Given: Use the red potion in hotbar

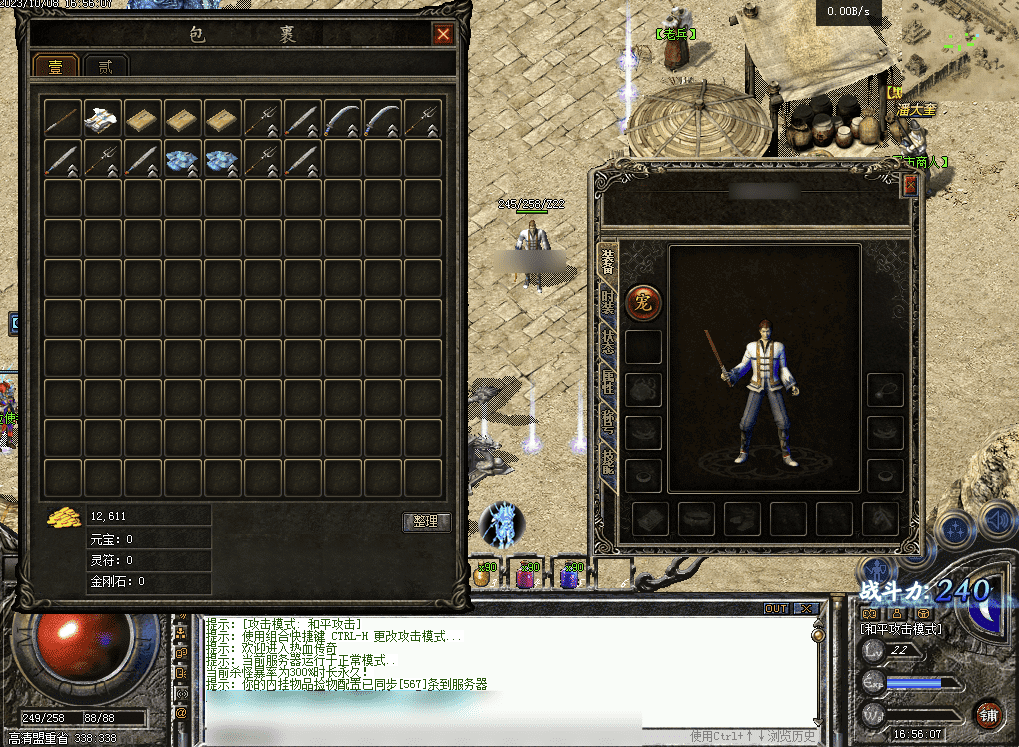Looking at the screenshot, I should (x=524, y=575).
